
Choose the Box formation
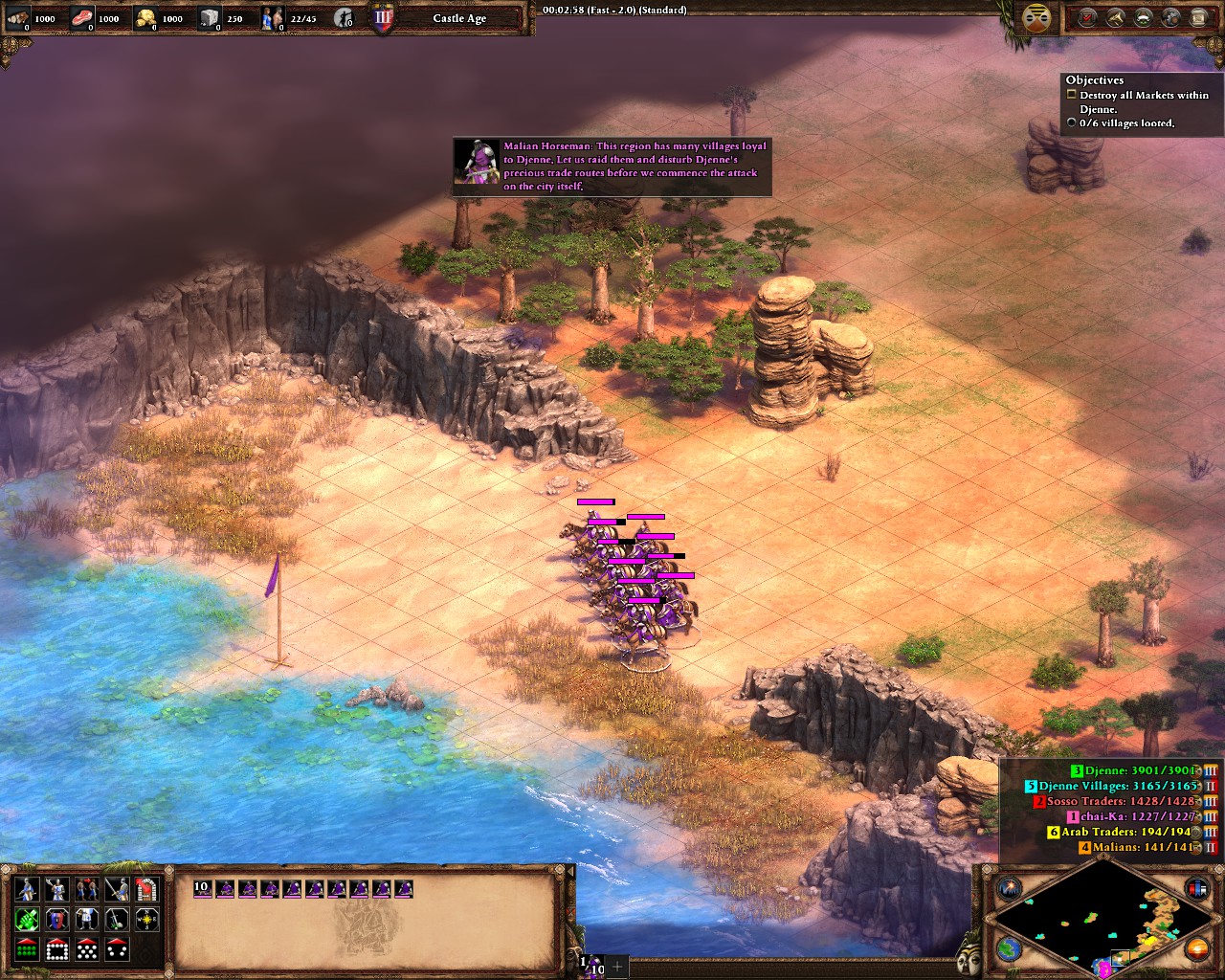pyautogui.click(x=57, y=949)
